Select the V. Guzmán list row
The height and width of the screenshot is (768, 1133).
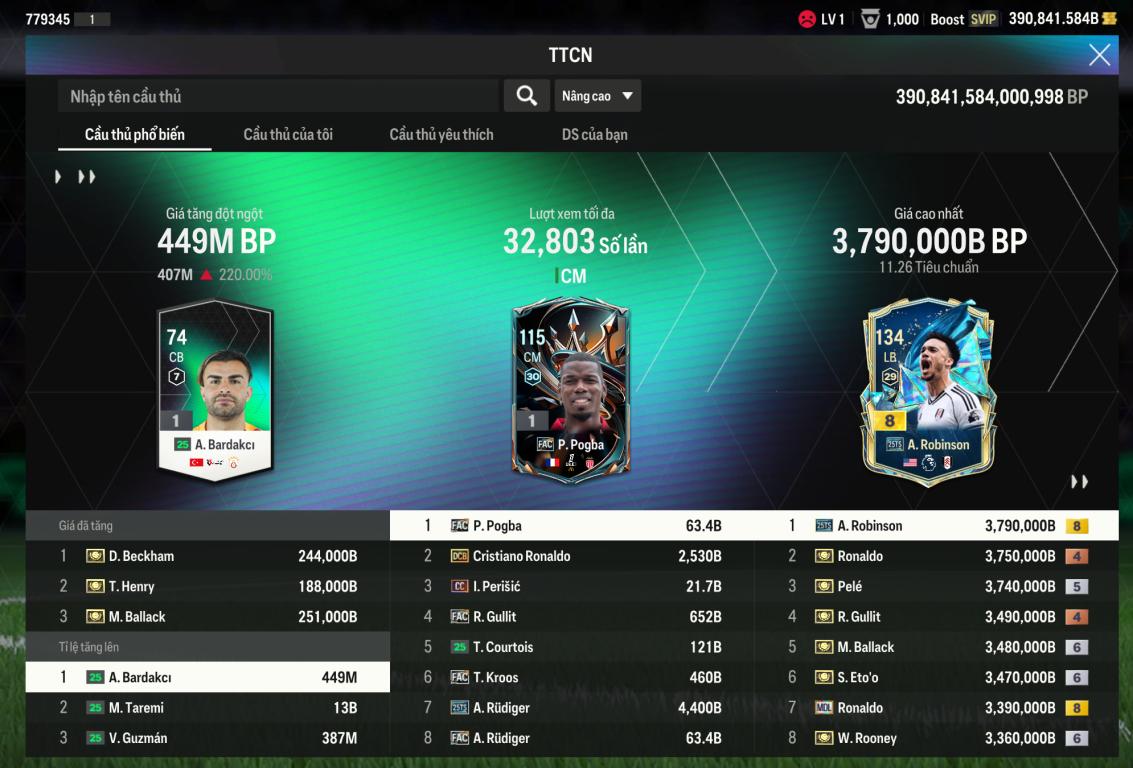207,738
